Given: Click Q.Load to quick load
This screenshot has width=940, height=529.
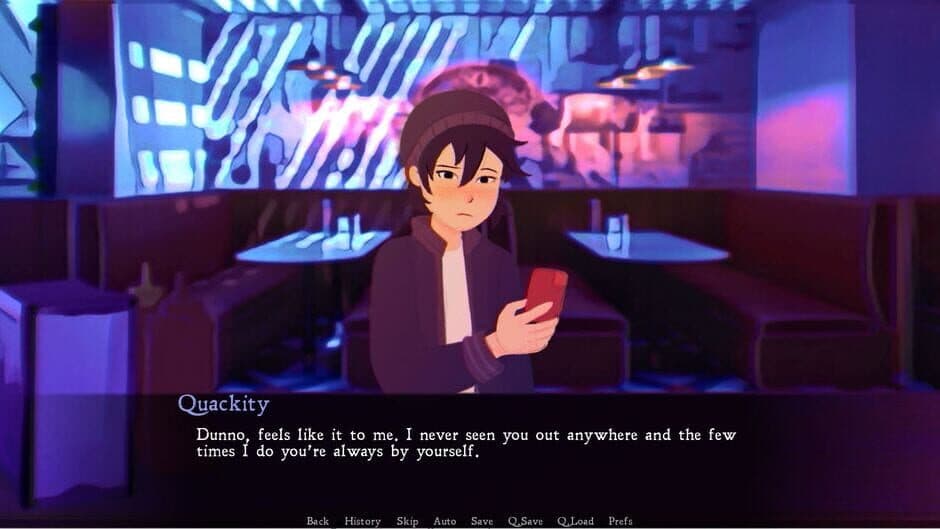Looking at the screenshot, I should pyautogui.click(x=576, y=521).
